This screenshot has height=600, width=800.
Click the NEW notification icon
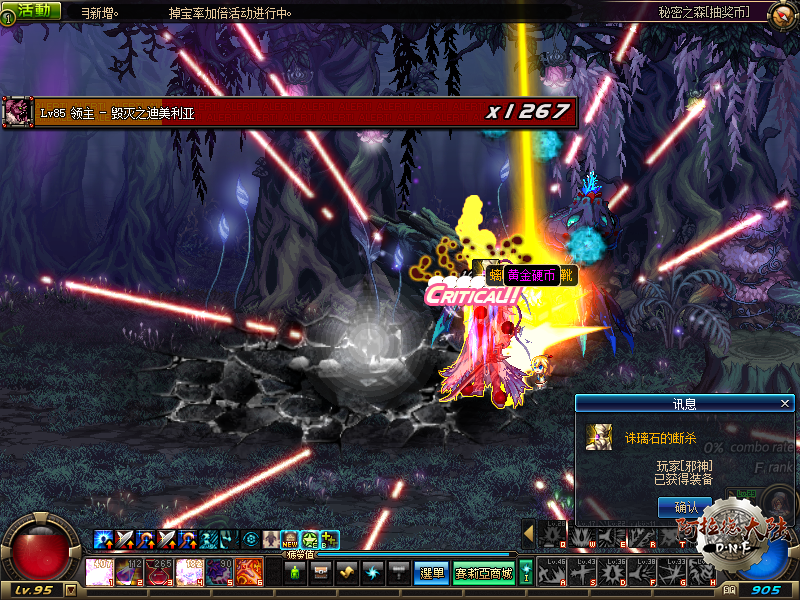tap(290, 540)
